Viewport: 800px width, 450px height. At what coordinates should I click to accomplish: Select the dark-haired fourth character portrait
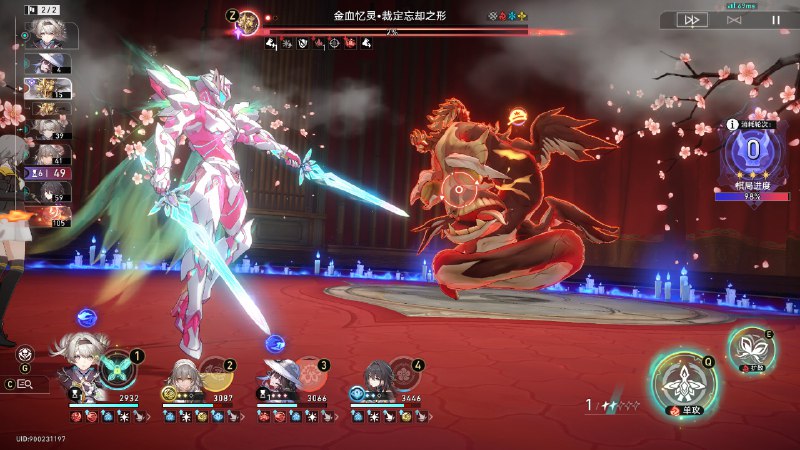coord(377,380)
